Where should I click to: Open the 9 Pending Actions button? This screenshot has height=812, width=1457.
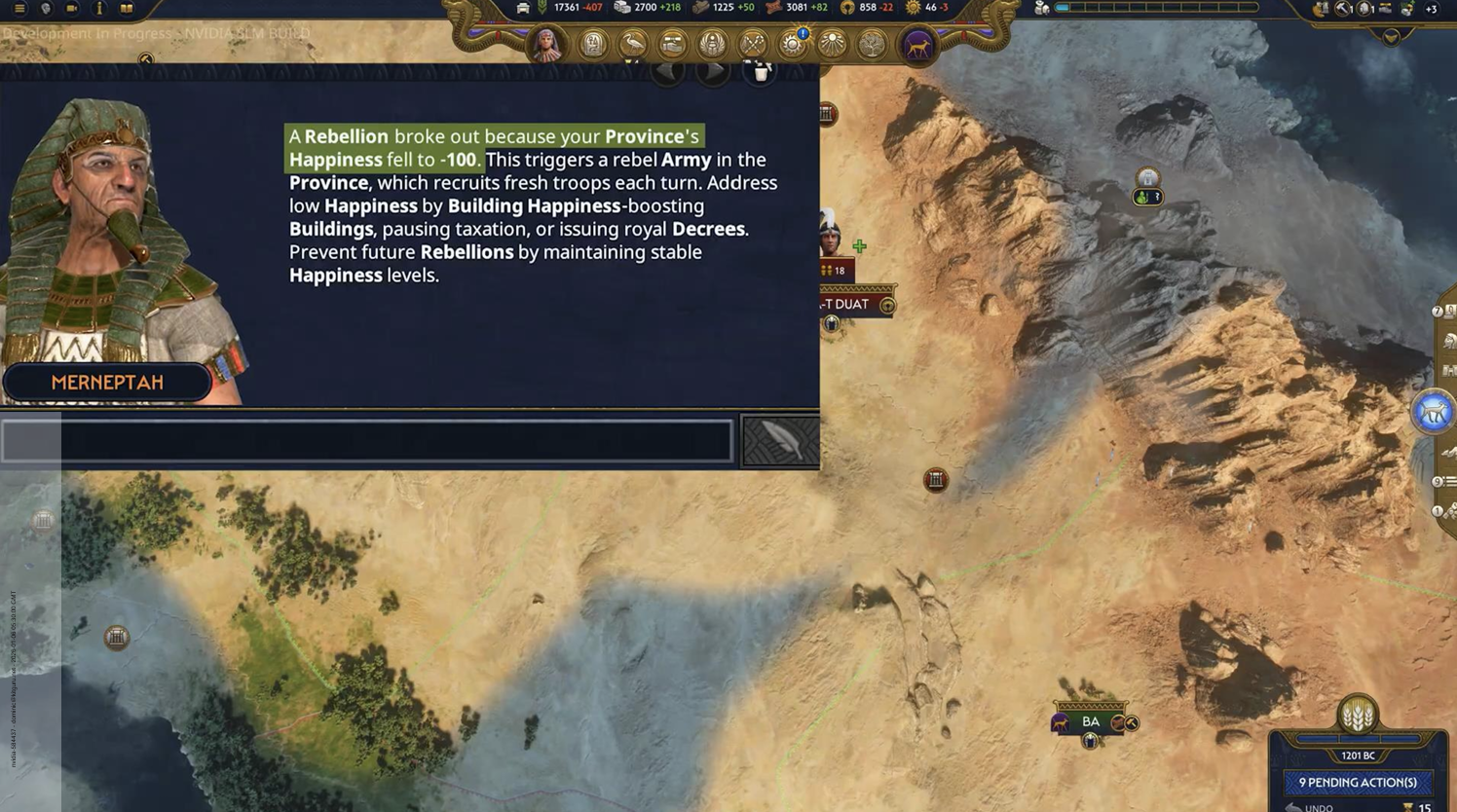(1358, 783)
